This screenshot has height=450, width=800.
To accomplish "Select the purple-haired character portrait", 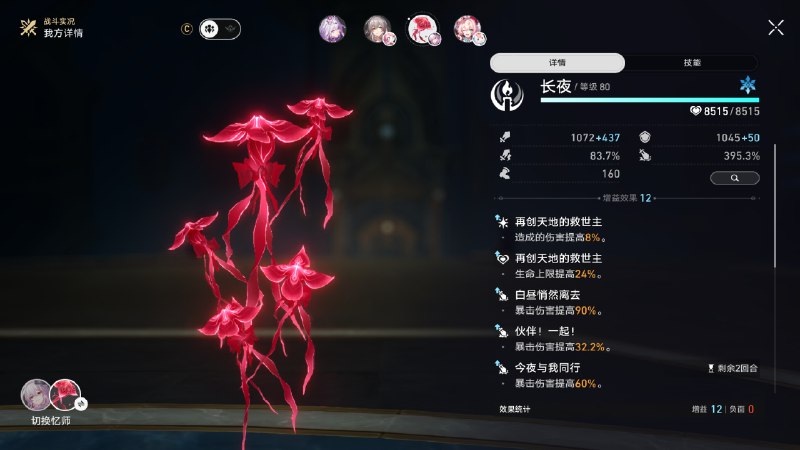I will click(x=332, y=29).
